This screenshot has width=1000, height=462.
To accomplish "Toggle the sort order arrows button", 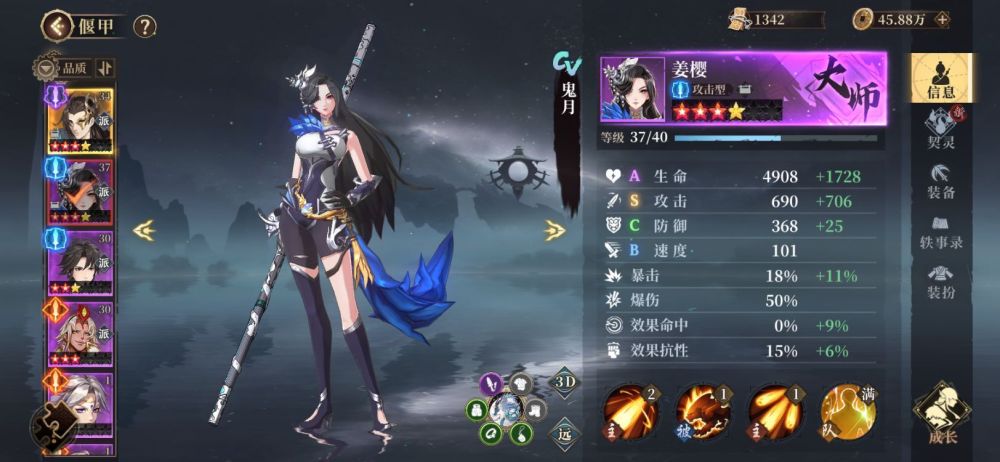I will pos(105,68).
